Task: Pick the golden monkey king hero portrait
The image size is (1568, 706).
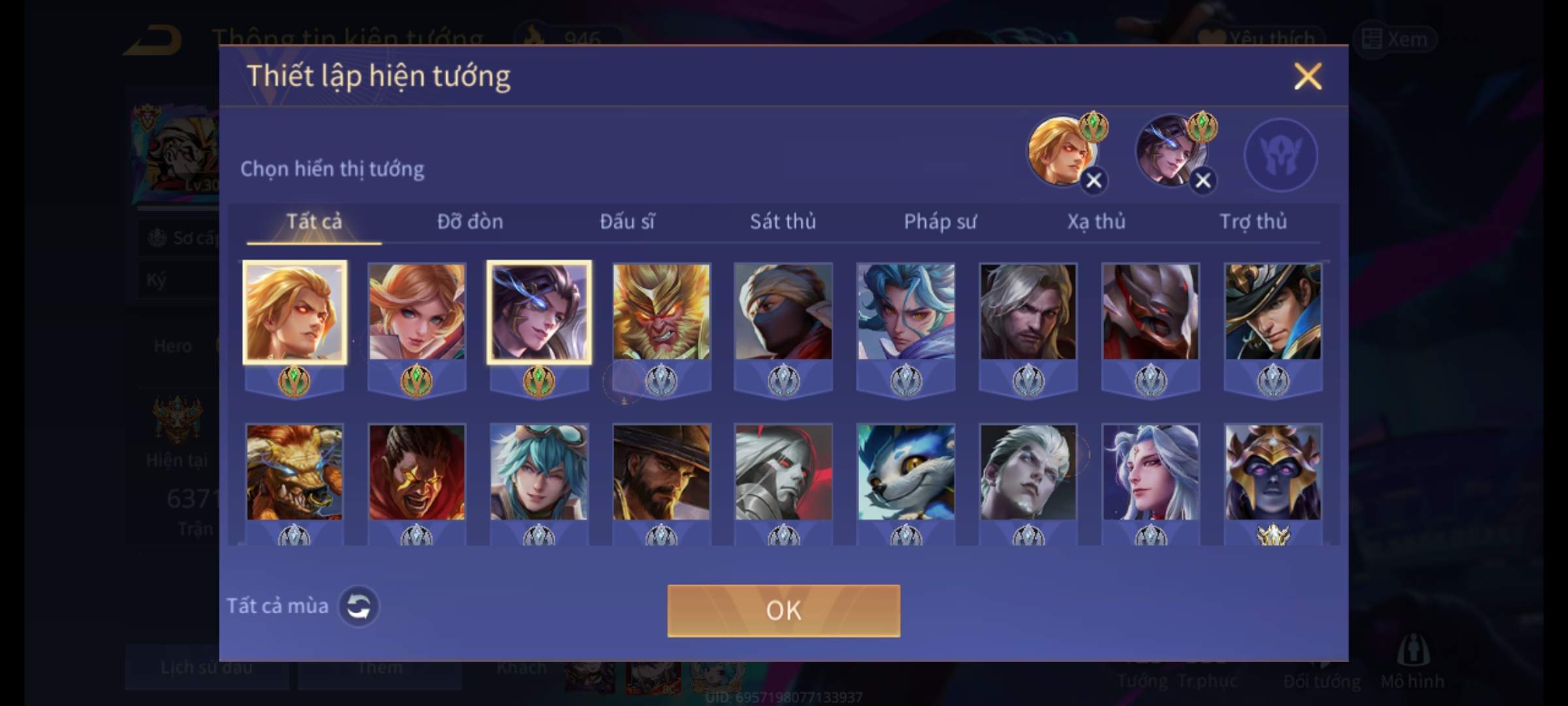Action: click(x=661, y=312)
